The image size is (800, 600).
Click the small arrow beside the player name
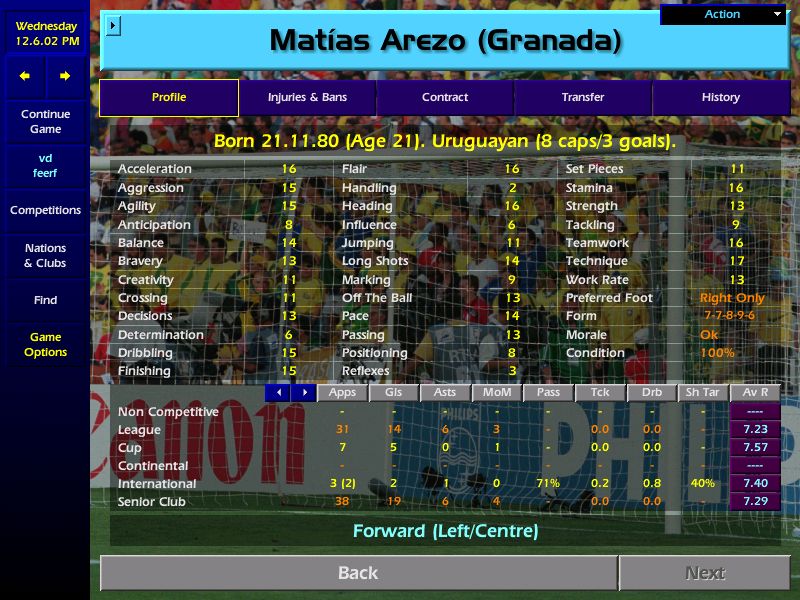point(113,25)
